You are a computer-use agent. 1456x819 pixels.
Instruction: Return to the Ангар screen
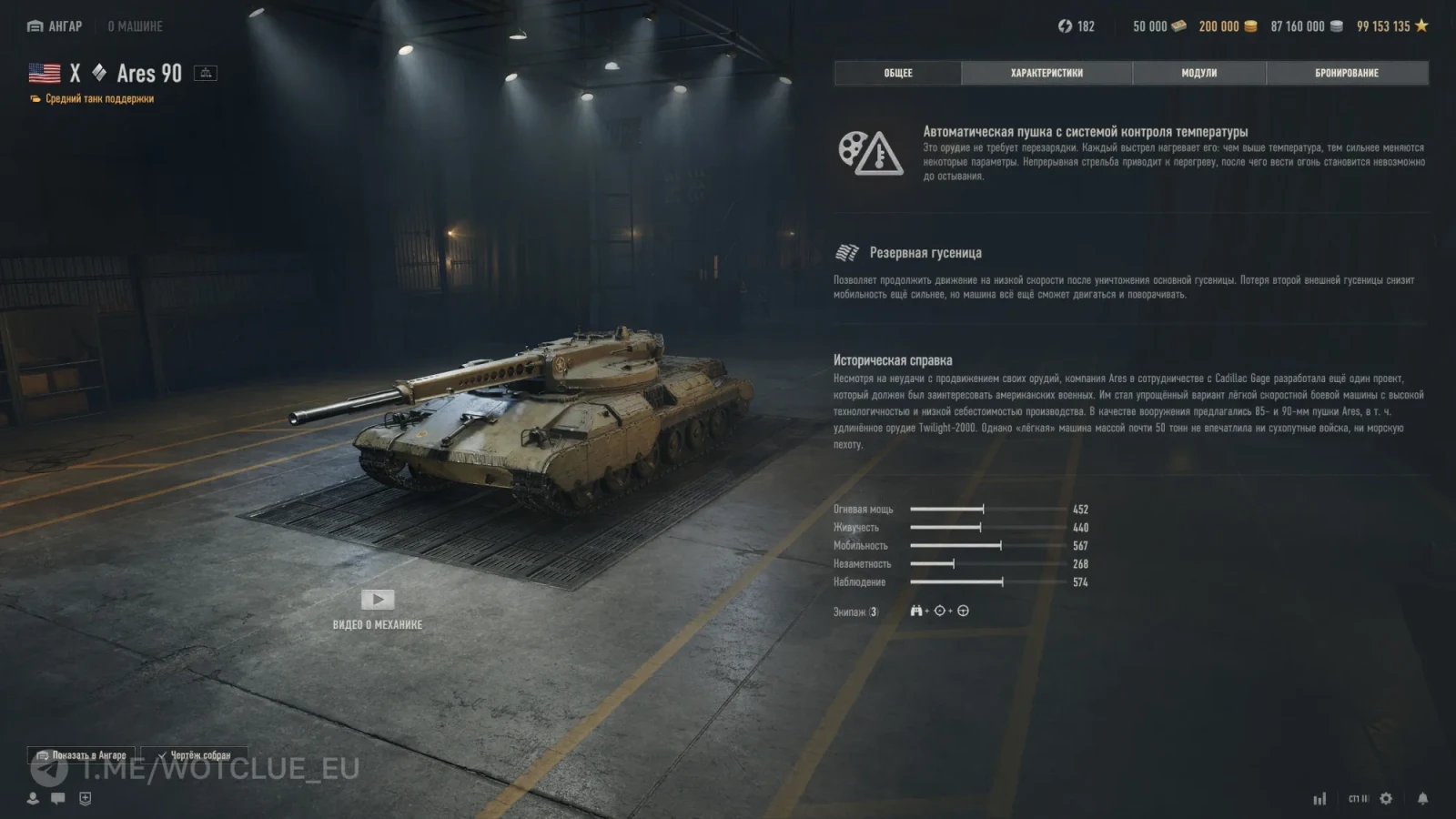55,26
